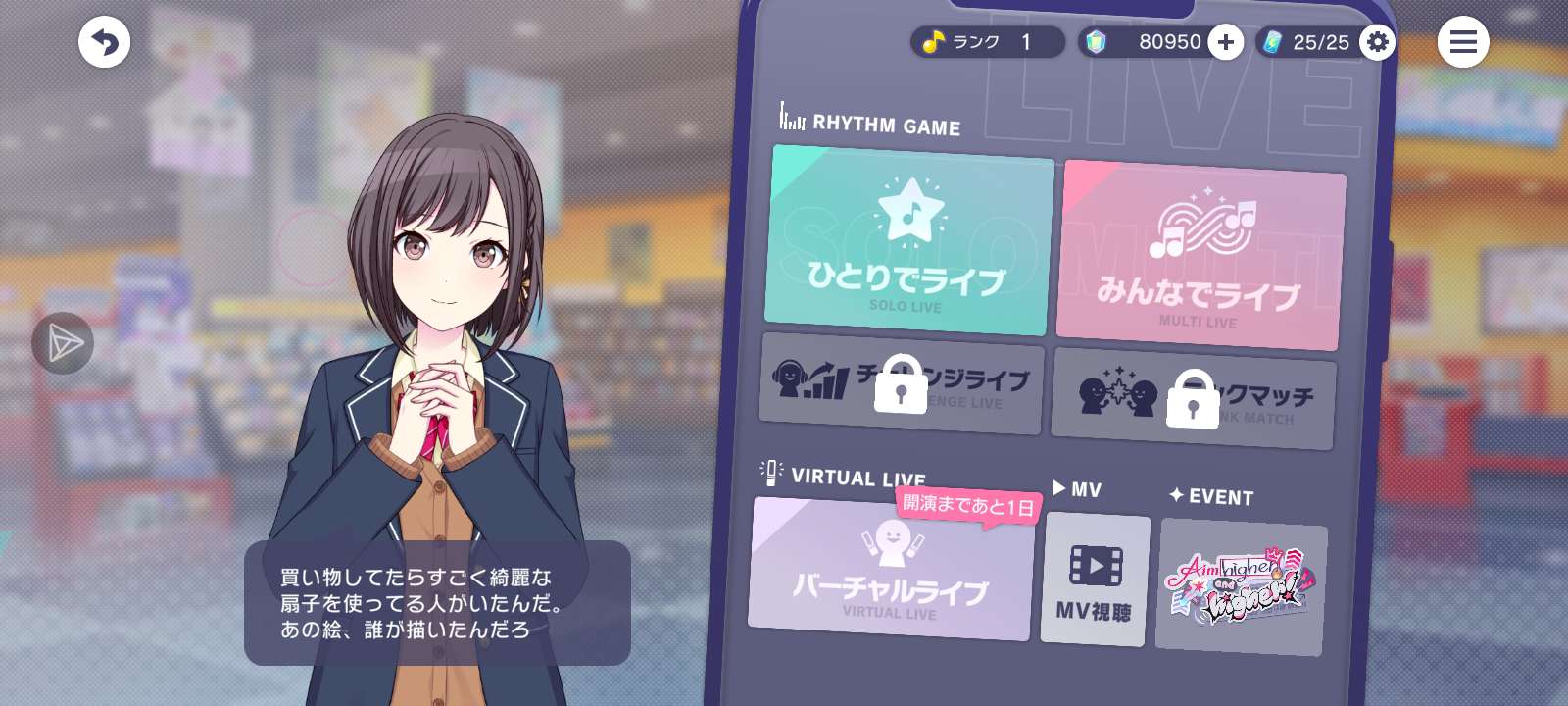Open MV視聴 music video viewer
Viewport: 1568px width, 706px height.
point(1094,580)
